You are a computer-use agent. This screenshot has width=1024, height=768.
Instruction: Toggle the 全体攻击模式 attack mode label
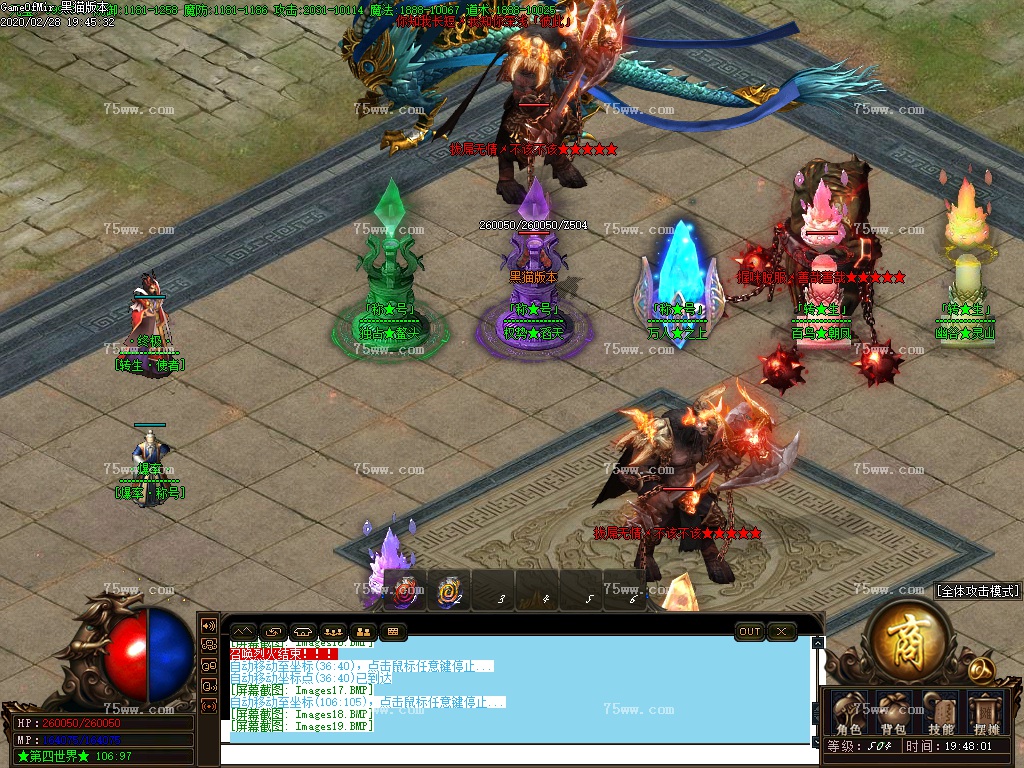(977, 591)
